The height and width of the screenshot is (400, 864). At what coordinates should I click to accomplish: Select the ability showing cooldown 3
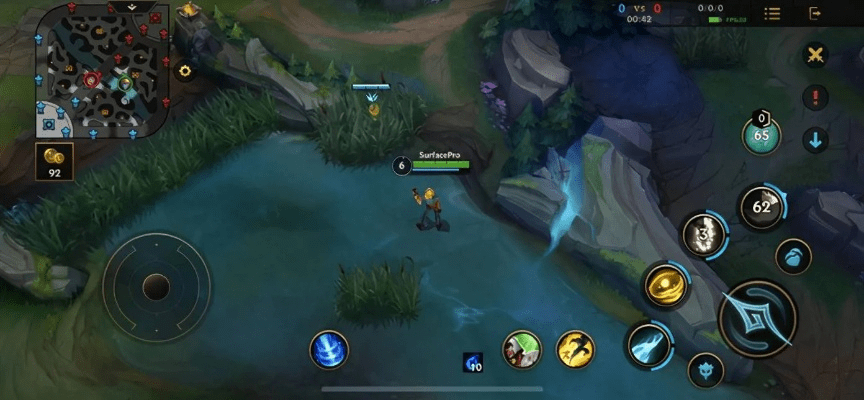point(702,235)
